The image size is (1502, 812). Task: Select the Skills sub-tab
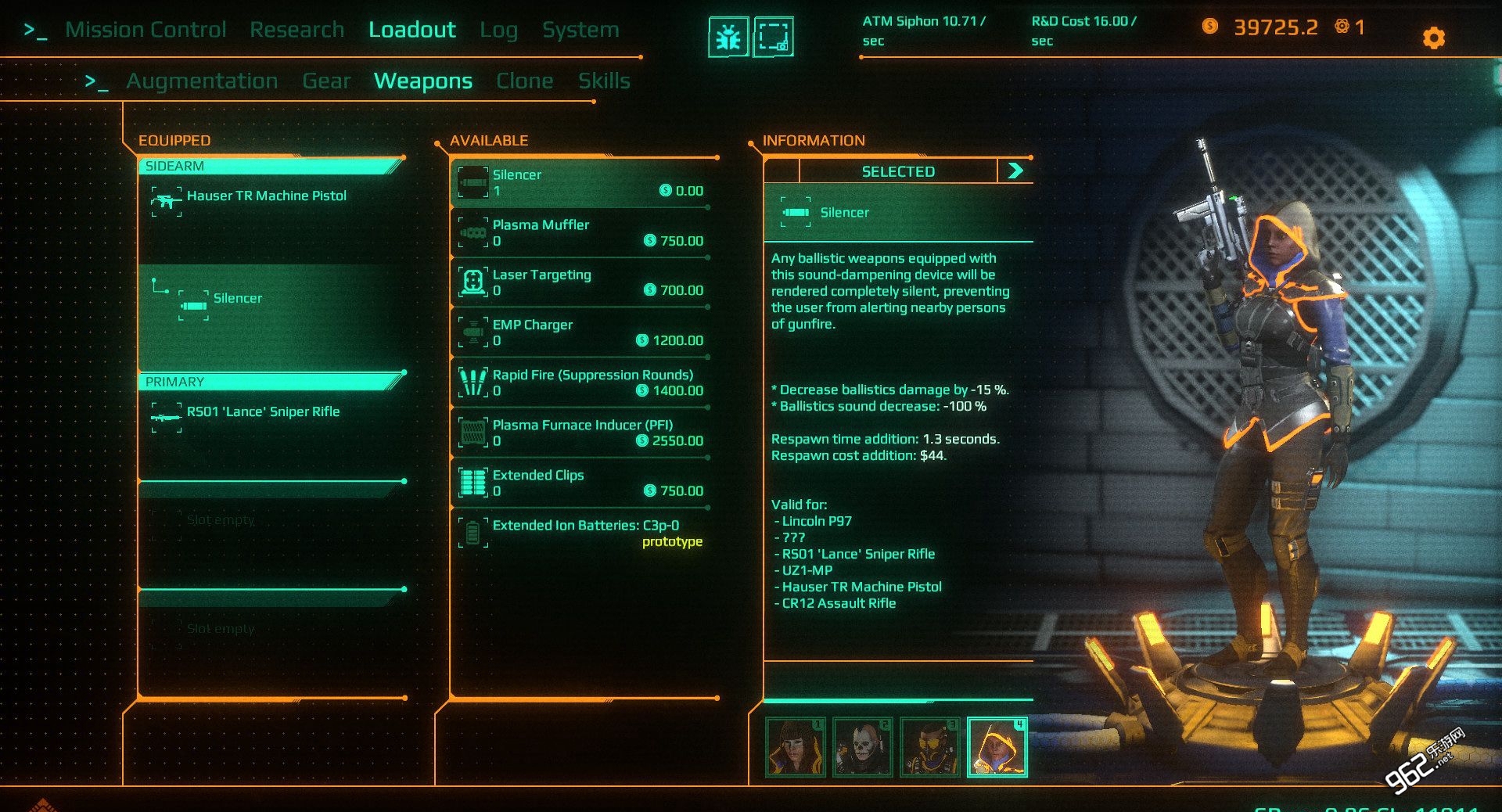pos(604,81)
